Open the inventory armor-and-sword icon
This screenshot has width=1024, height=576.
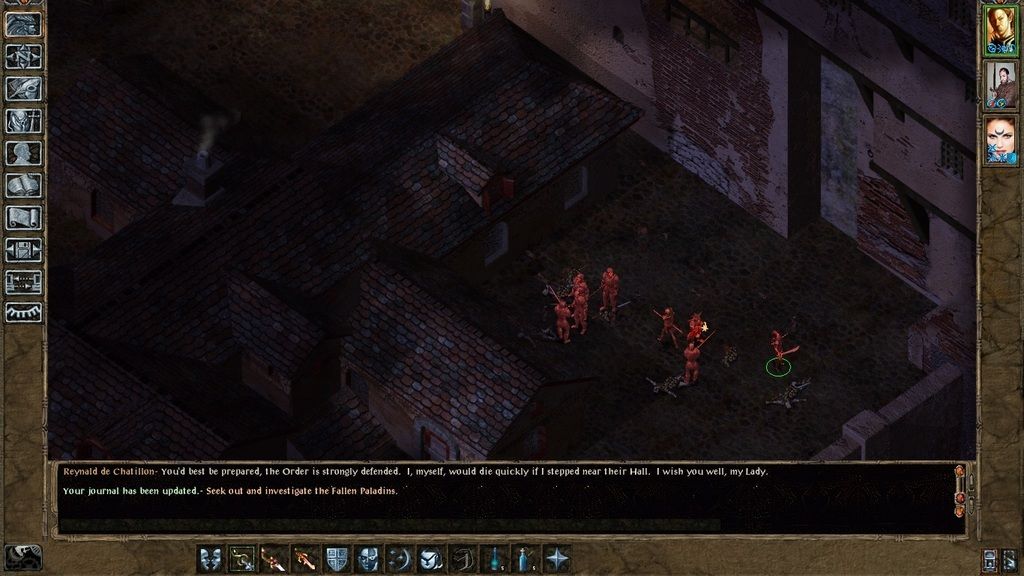[24, 121]
